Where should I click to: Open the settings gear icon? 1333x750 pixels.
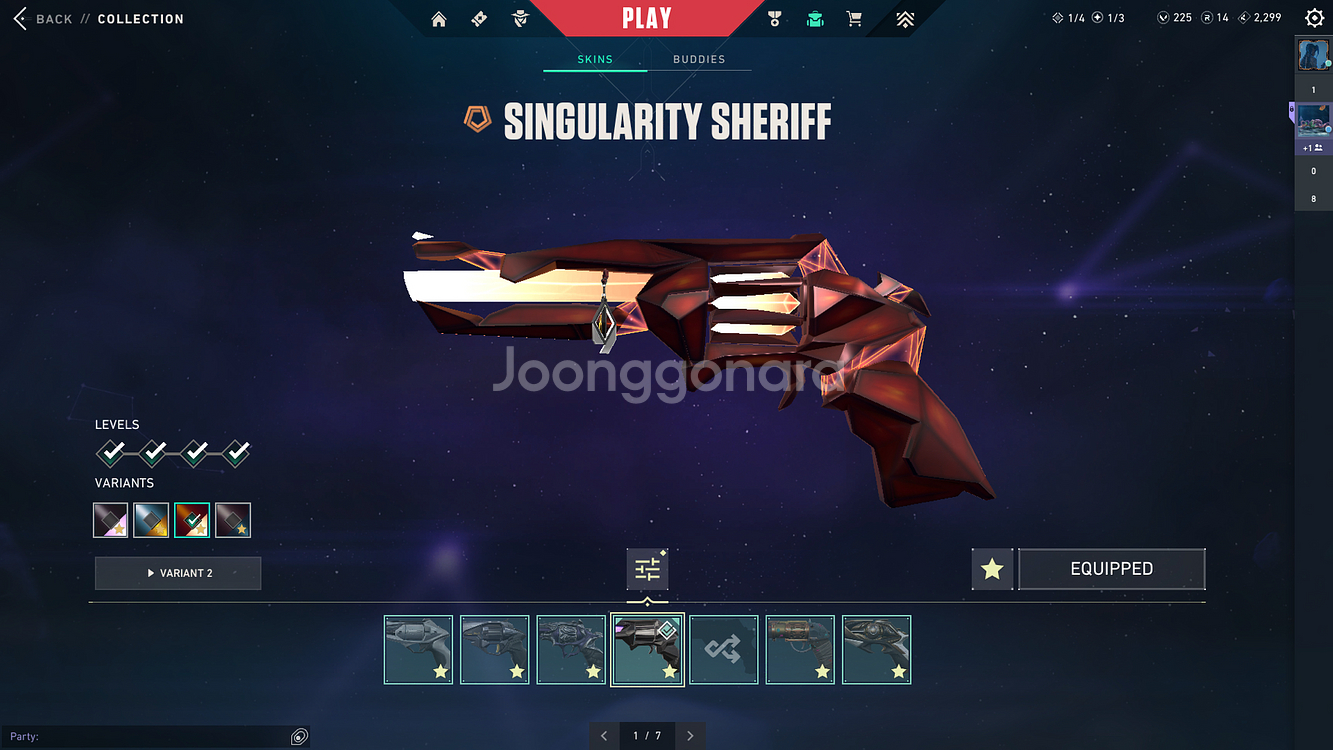click(x=1314, y=18)
